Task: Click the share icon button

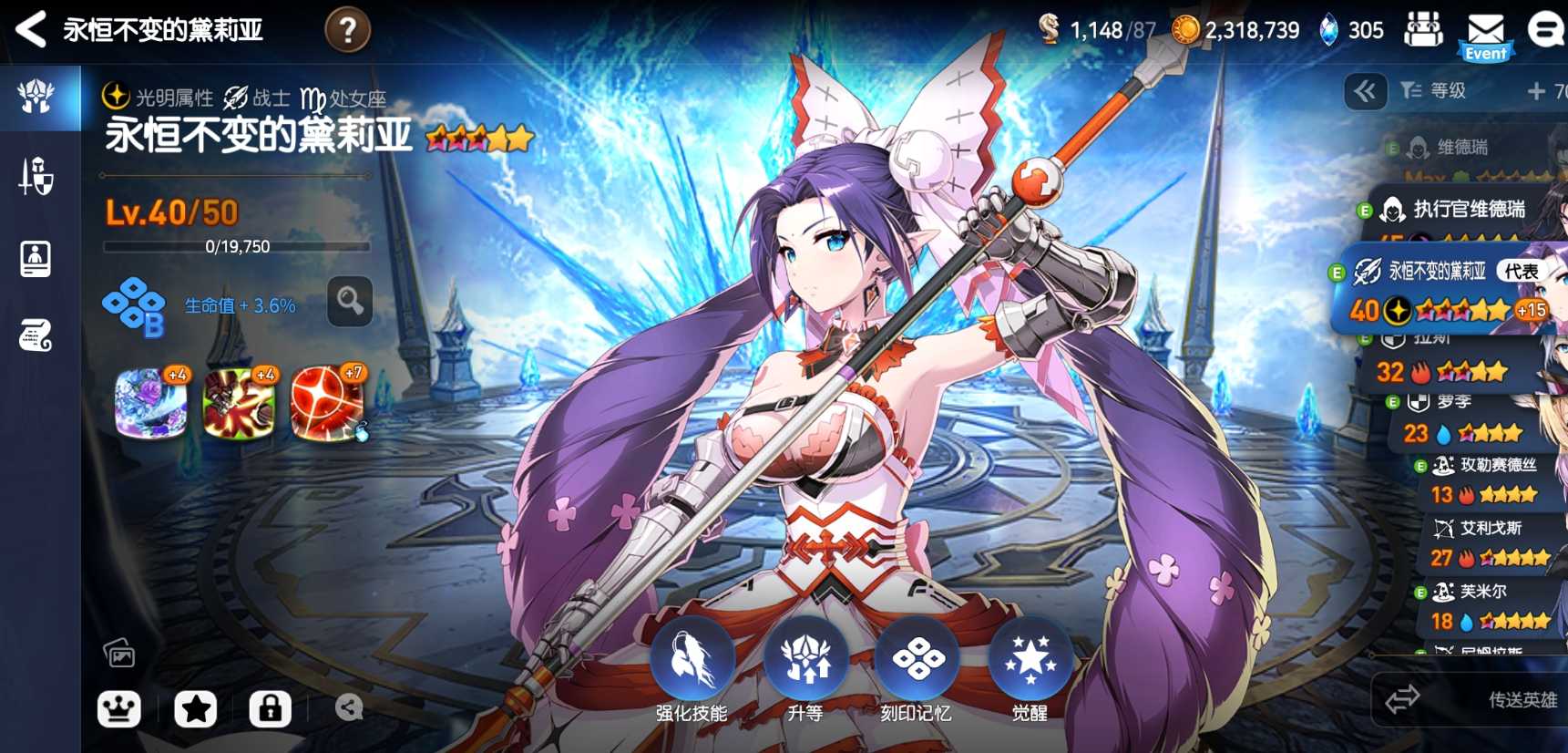Action: (x=349, y=707)
